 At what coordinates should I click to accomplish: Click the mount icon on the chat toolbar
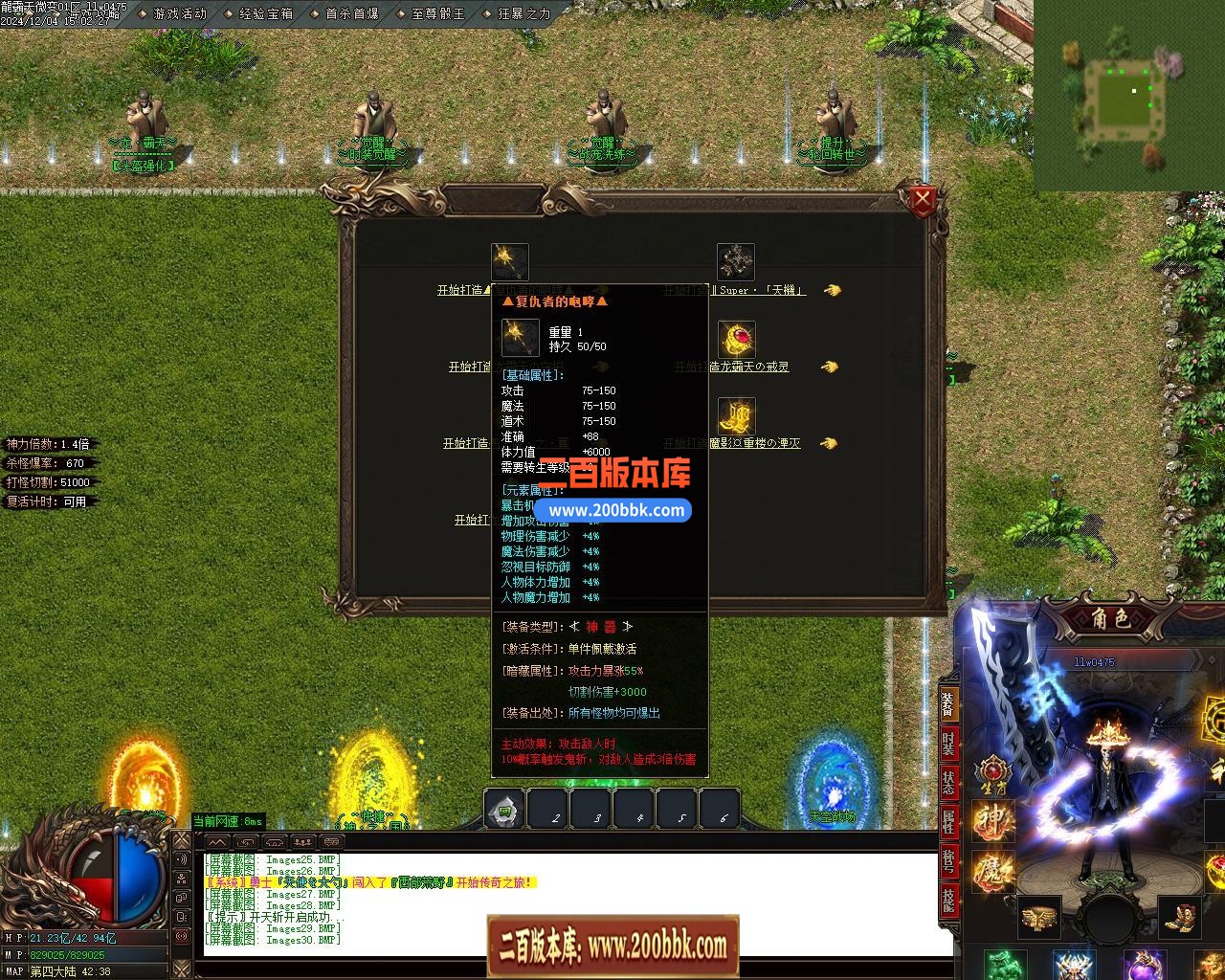276,843
